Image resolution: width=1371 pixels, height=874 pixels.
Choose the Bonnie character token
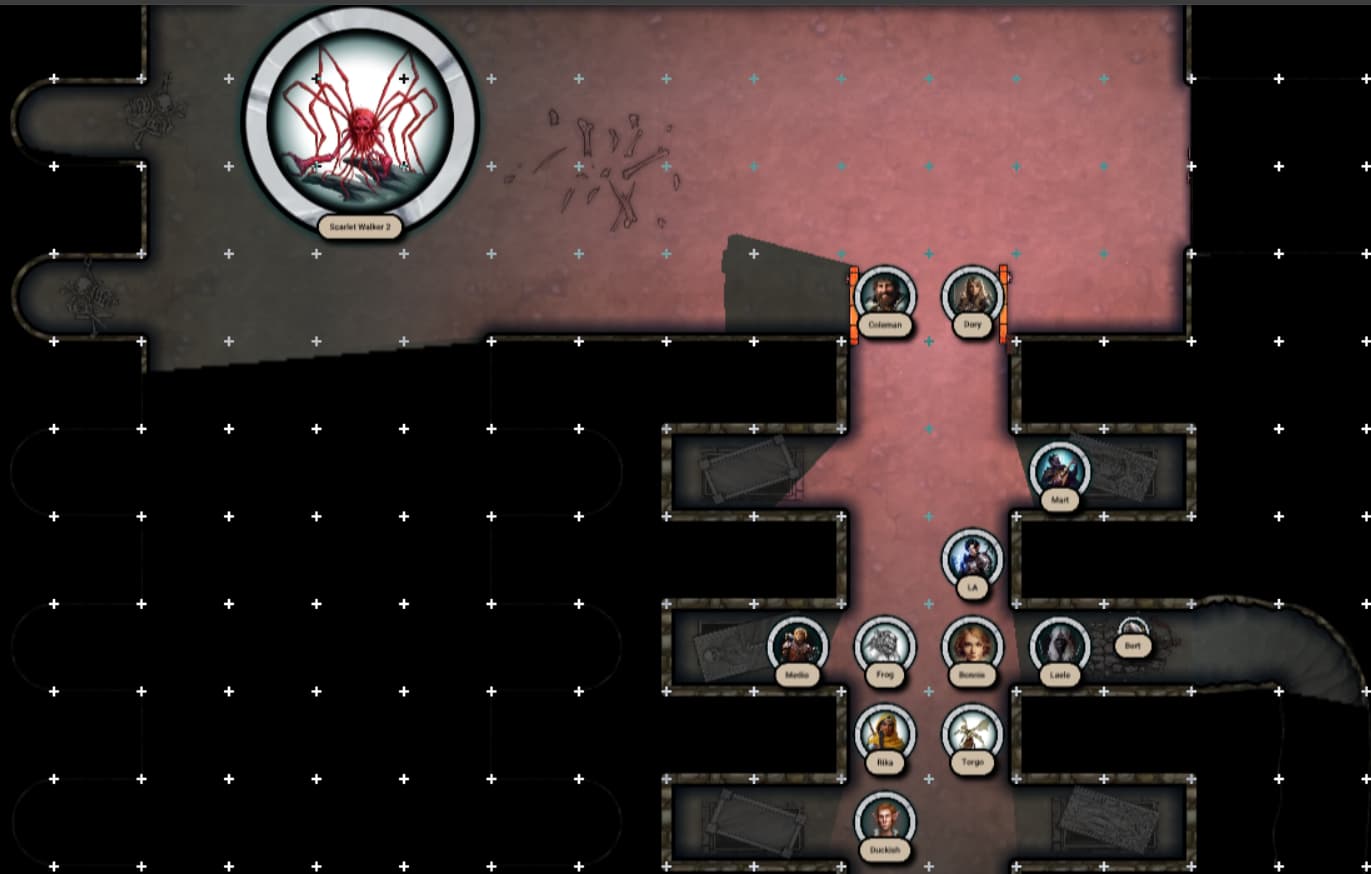[972, 646]
